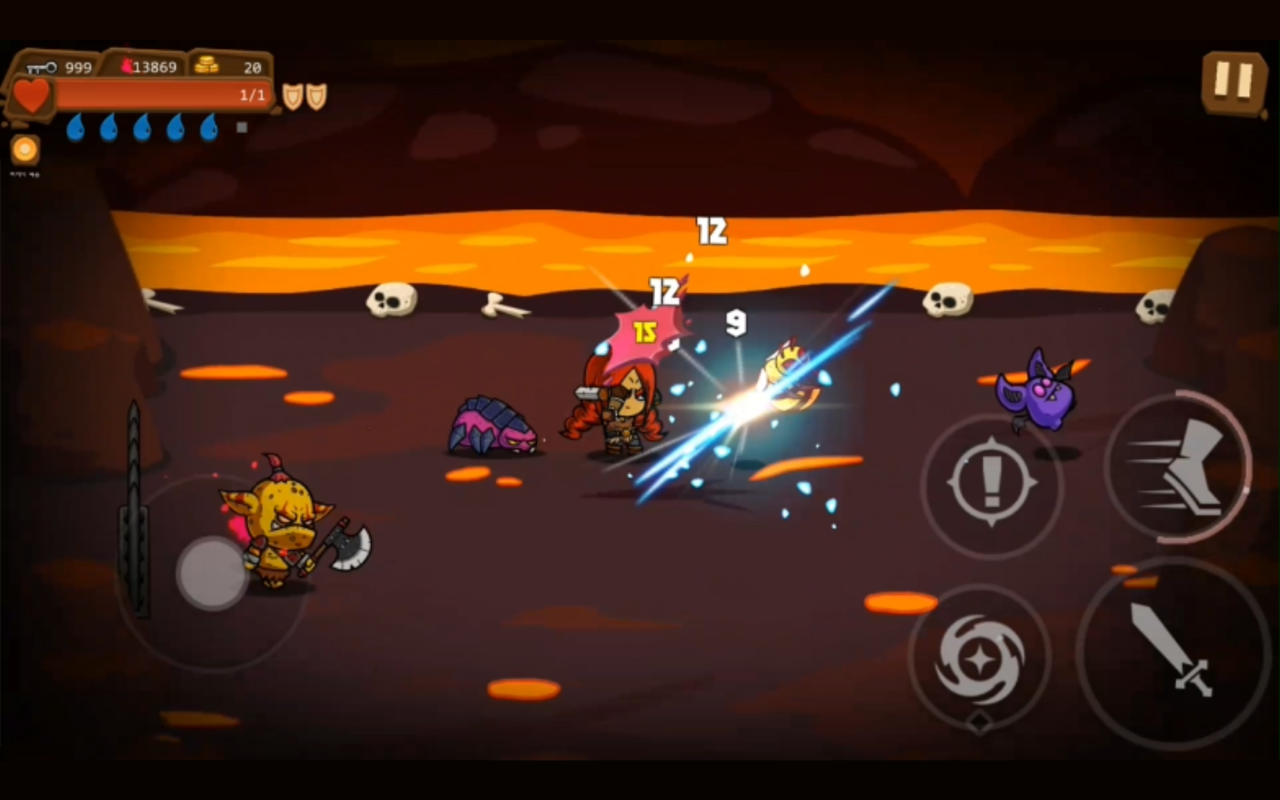Tap the heart icon beside the health bar
This screenshot has width=1280, height=800.
coord(30,95)
